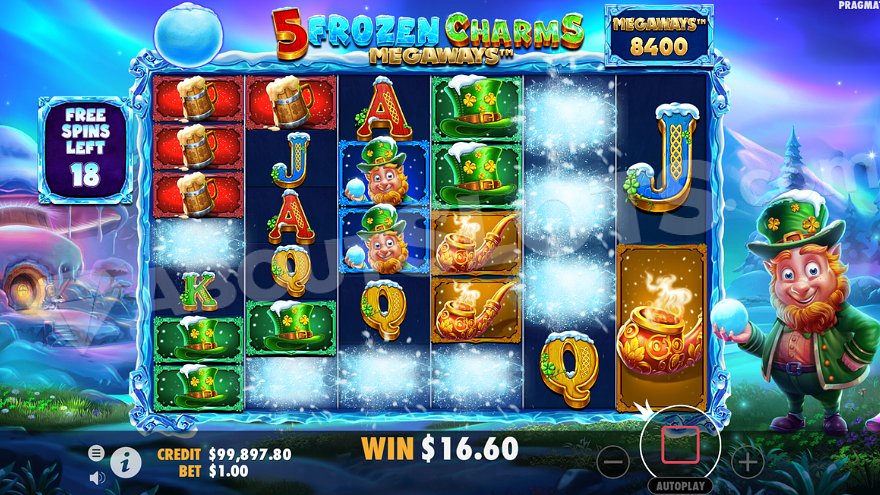Screen dimensions: 880x495
Task: Open the Autoplay options
Action: [x=680, y=486]
